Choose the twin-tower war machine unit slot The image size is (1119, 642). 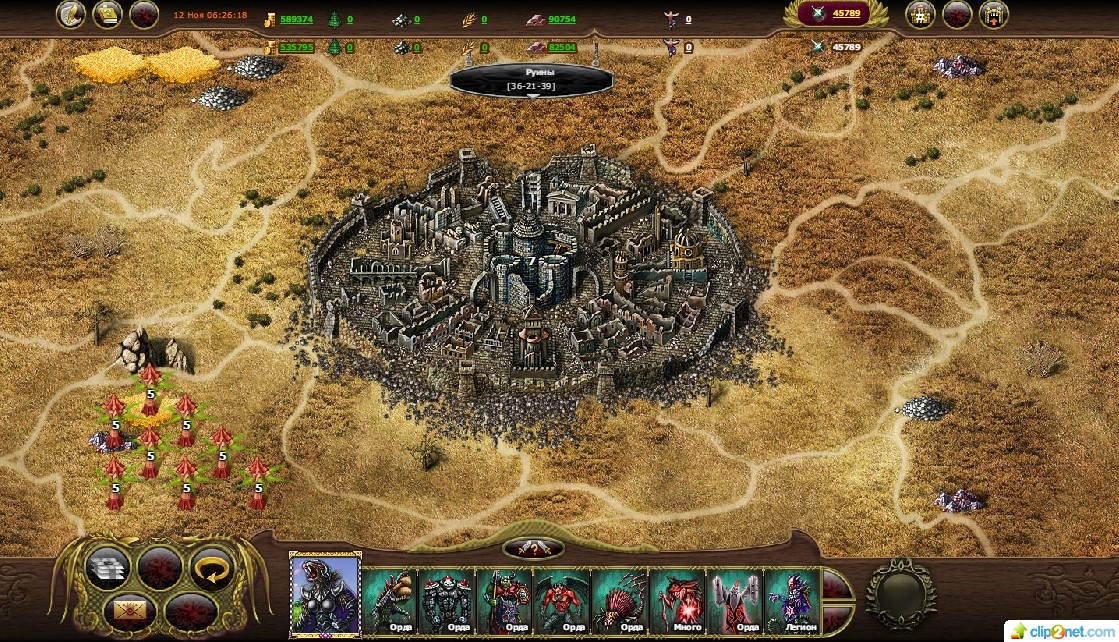pos(735,600)
